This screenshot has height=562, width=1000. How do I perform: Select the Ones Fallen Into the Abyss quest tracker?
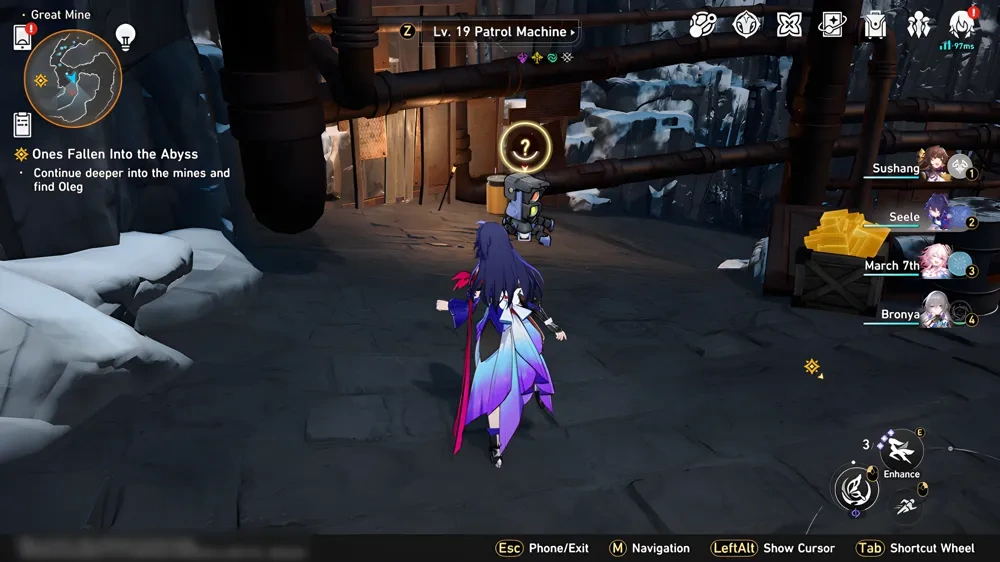(106, 154)
